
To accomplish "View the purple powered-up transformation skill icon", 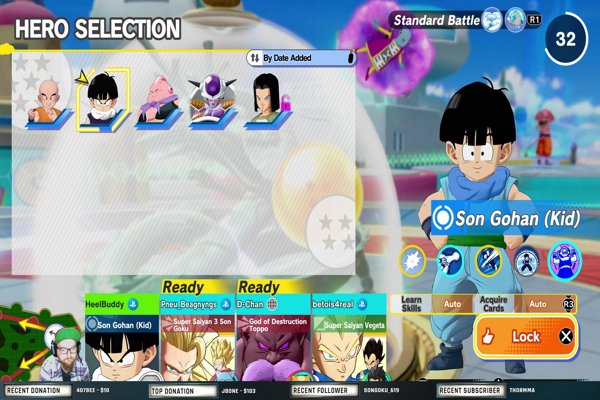I will tap(565, 260).
